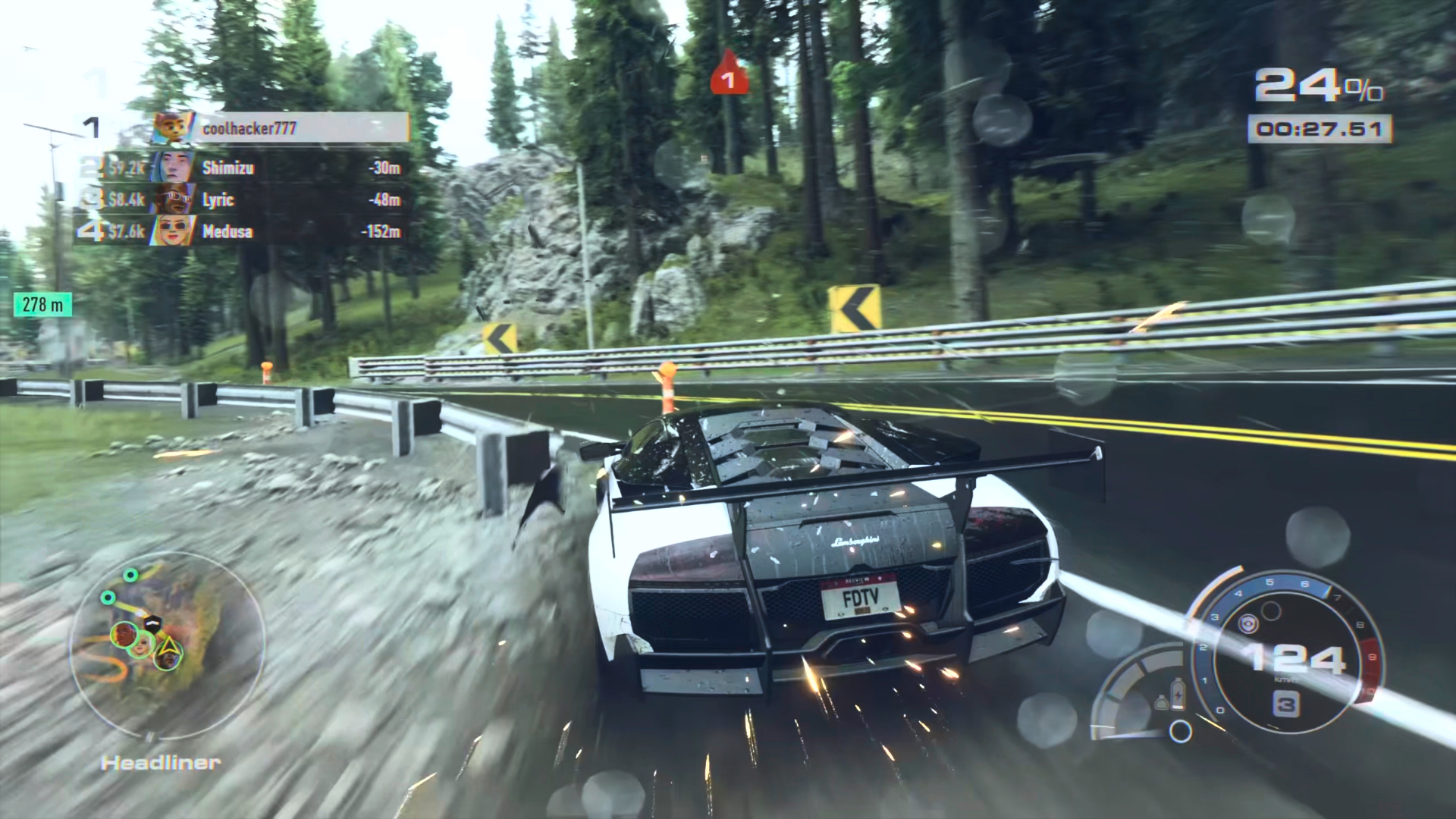
Task: Select the boost battery icon in the gauge
Action: tap(1178, 694)
